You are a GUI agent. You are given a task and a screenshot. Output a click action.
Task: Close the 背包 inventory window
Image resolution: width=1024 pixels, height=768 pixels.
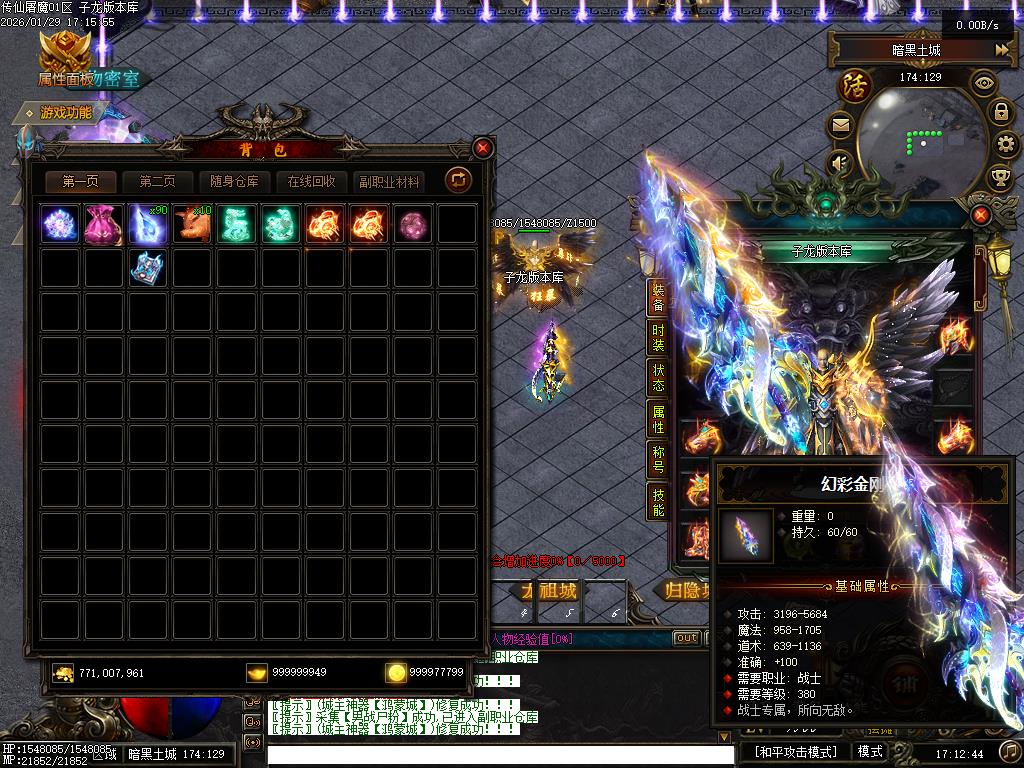coord(483,149)
